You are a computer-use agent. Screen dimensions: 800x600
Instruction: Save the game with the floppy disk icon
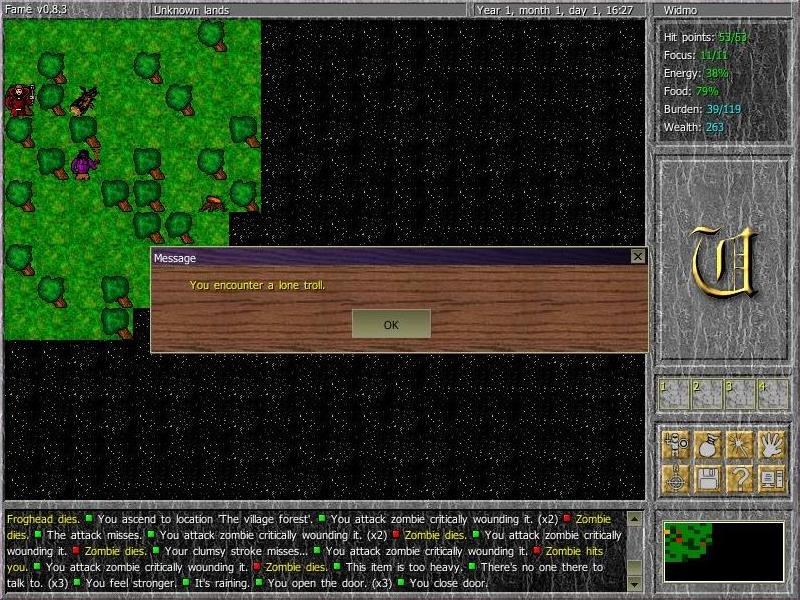[x=708, y=478]
